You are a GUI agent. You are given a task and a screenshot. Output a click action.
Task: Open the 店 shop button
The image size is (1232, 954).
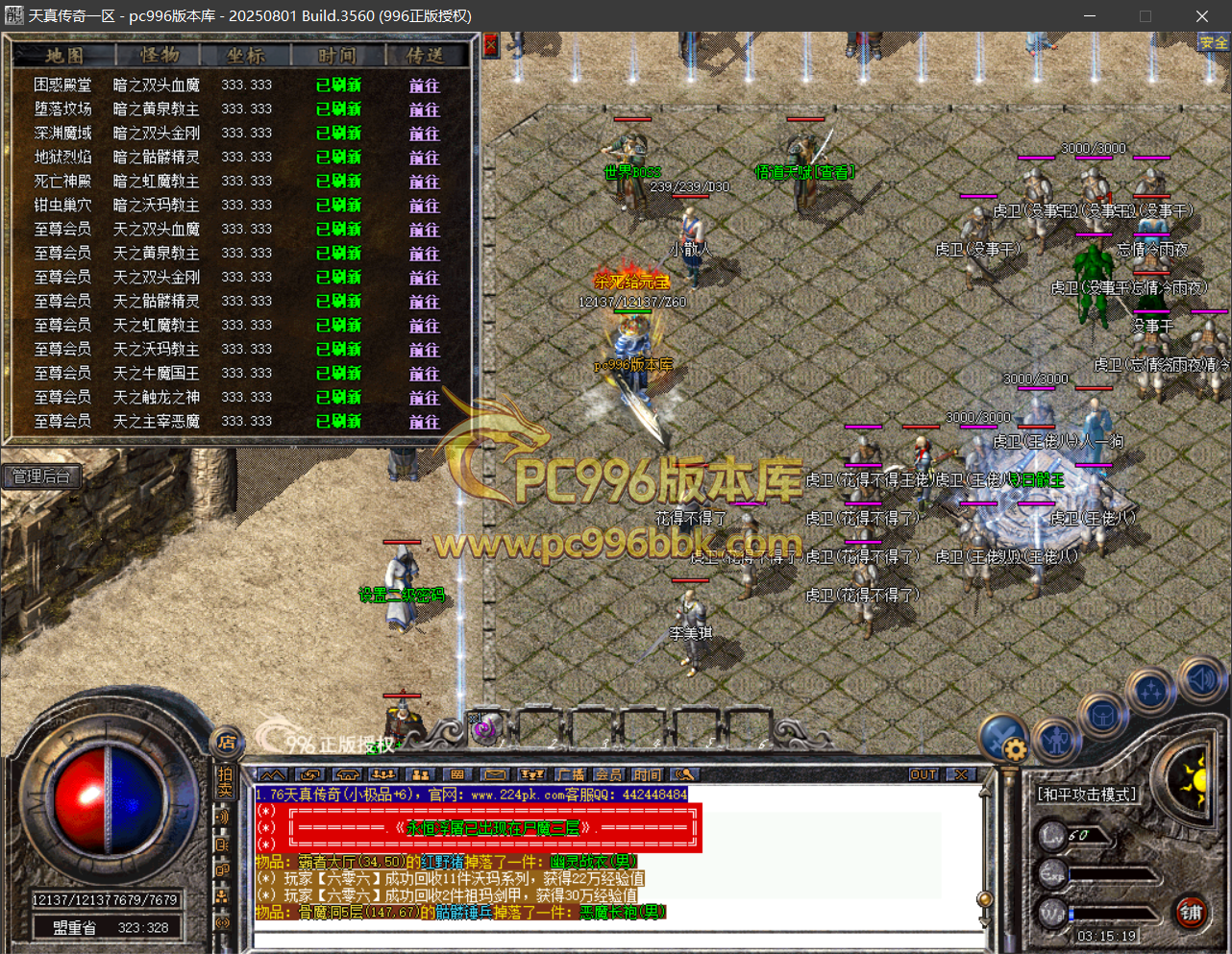tap(227, 742)
